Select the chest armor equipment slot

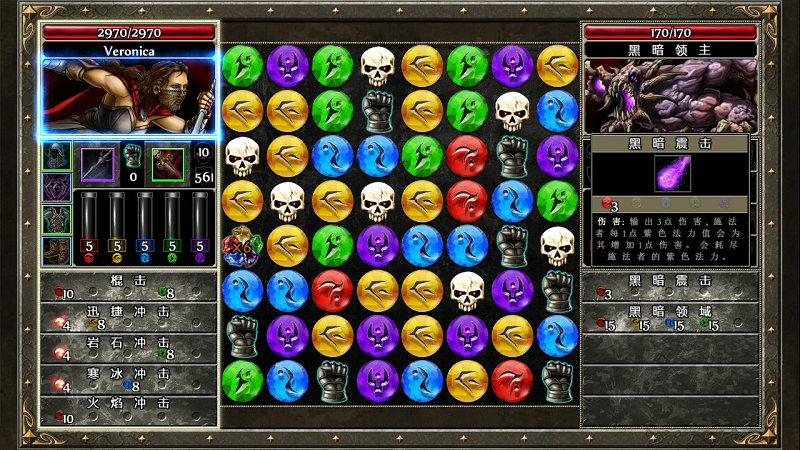coord(56,219)
